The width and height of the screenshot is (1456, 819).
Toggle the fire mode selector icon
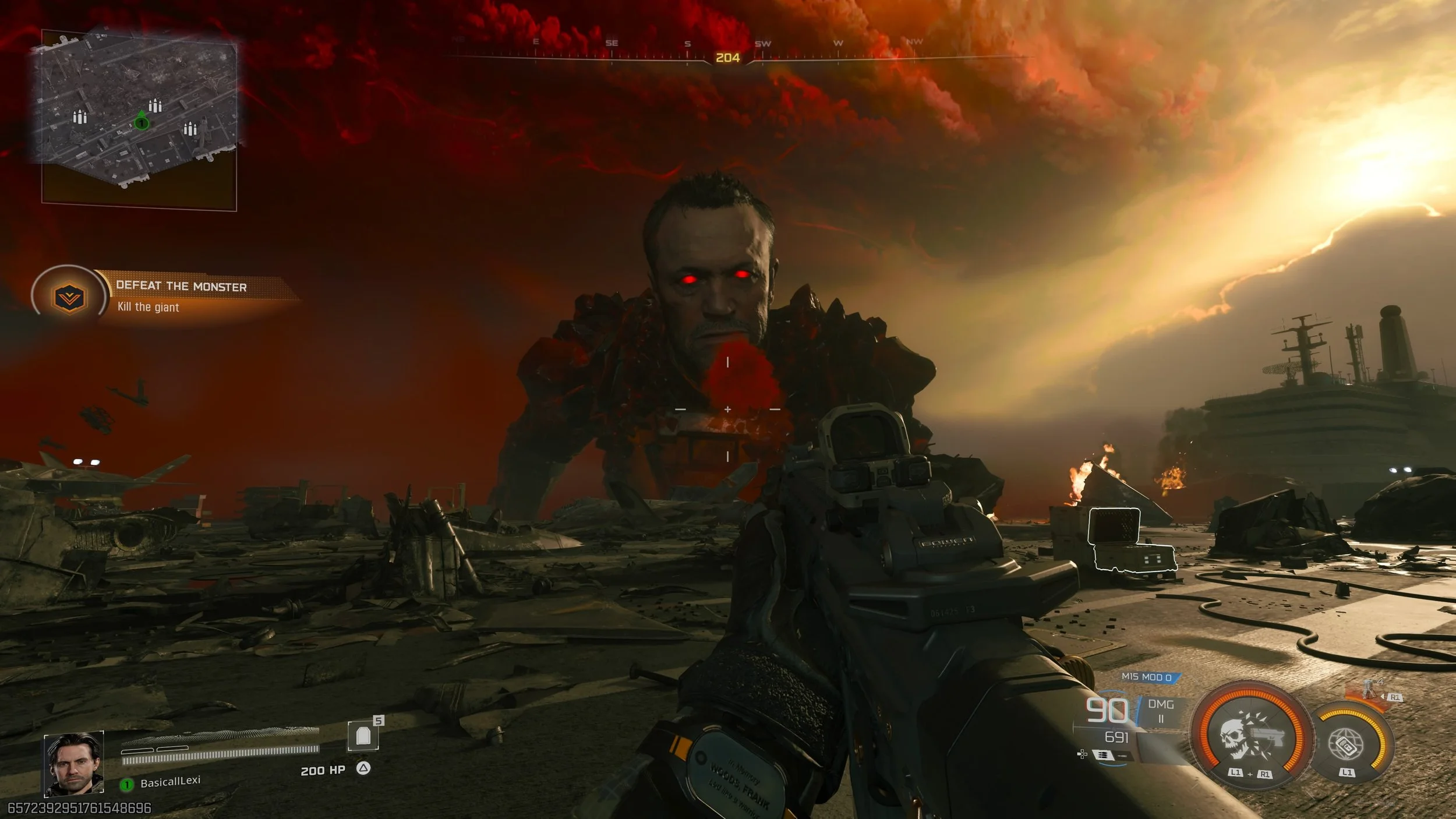(1102, 755)
